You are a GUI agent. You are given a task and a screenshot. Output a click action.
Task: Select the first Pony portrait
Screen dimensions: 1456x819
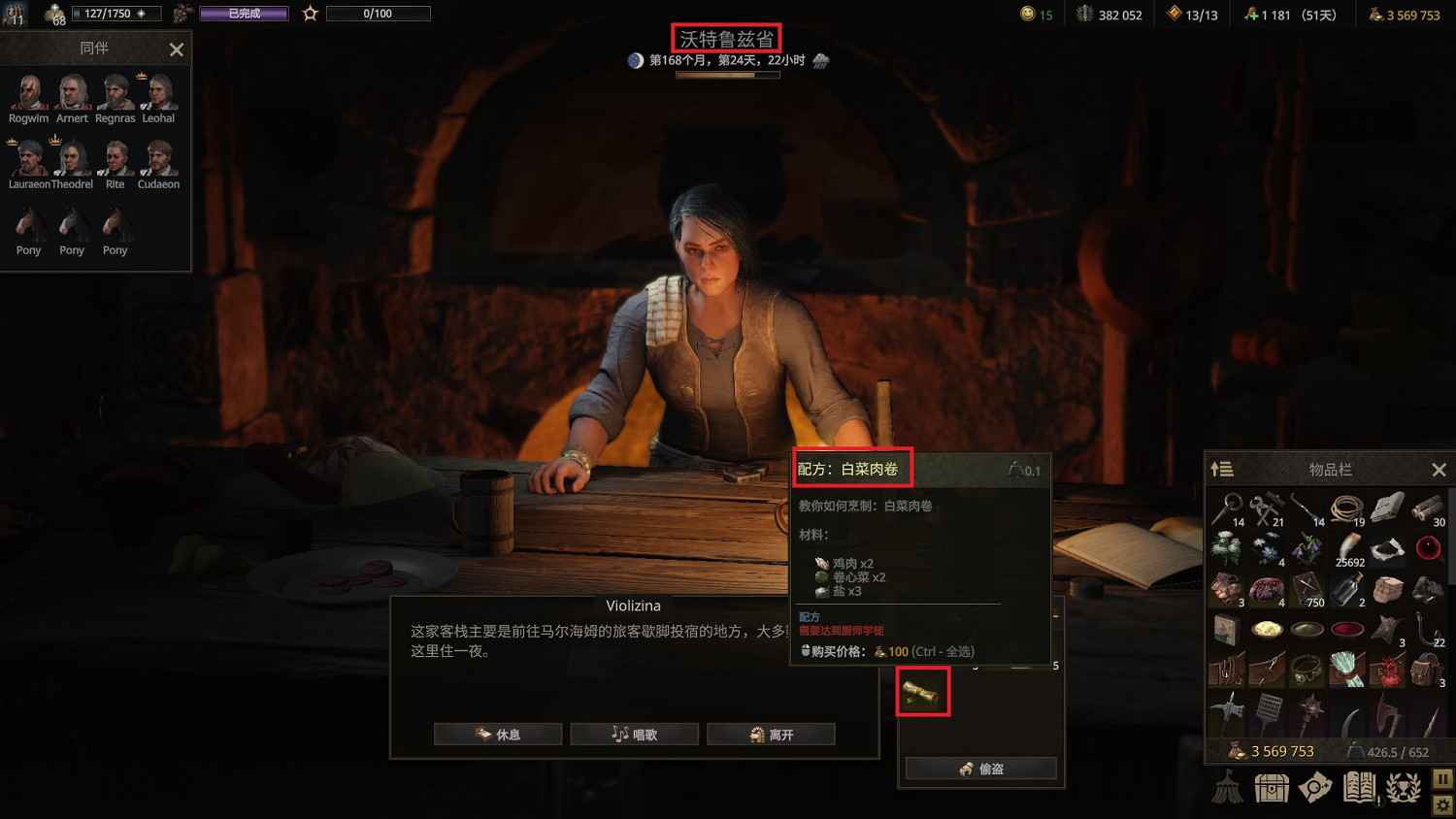pyautogui.click(x=28, y=225)
